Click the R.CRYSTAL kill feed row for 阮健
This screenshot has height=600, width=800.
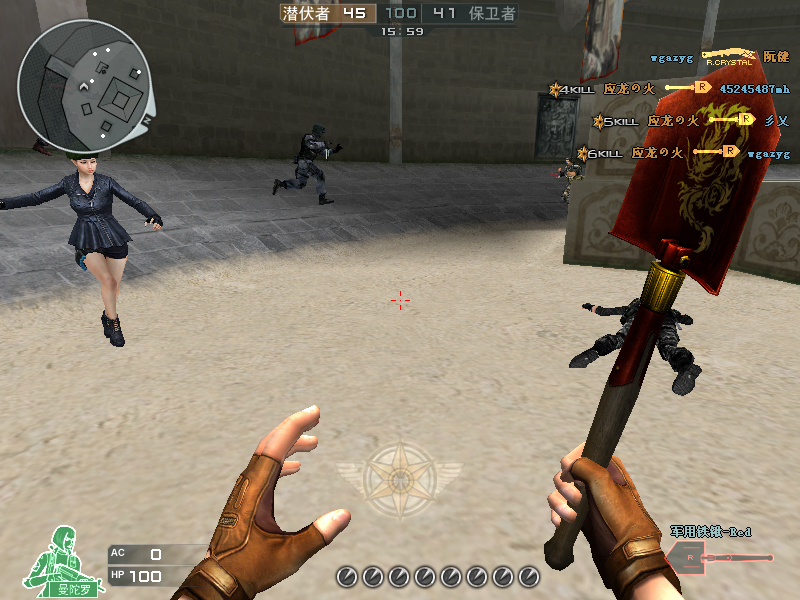point(719,58)
